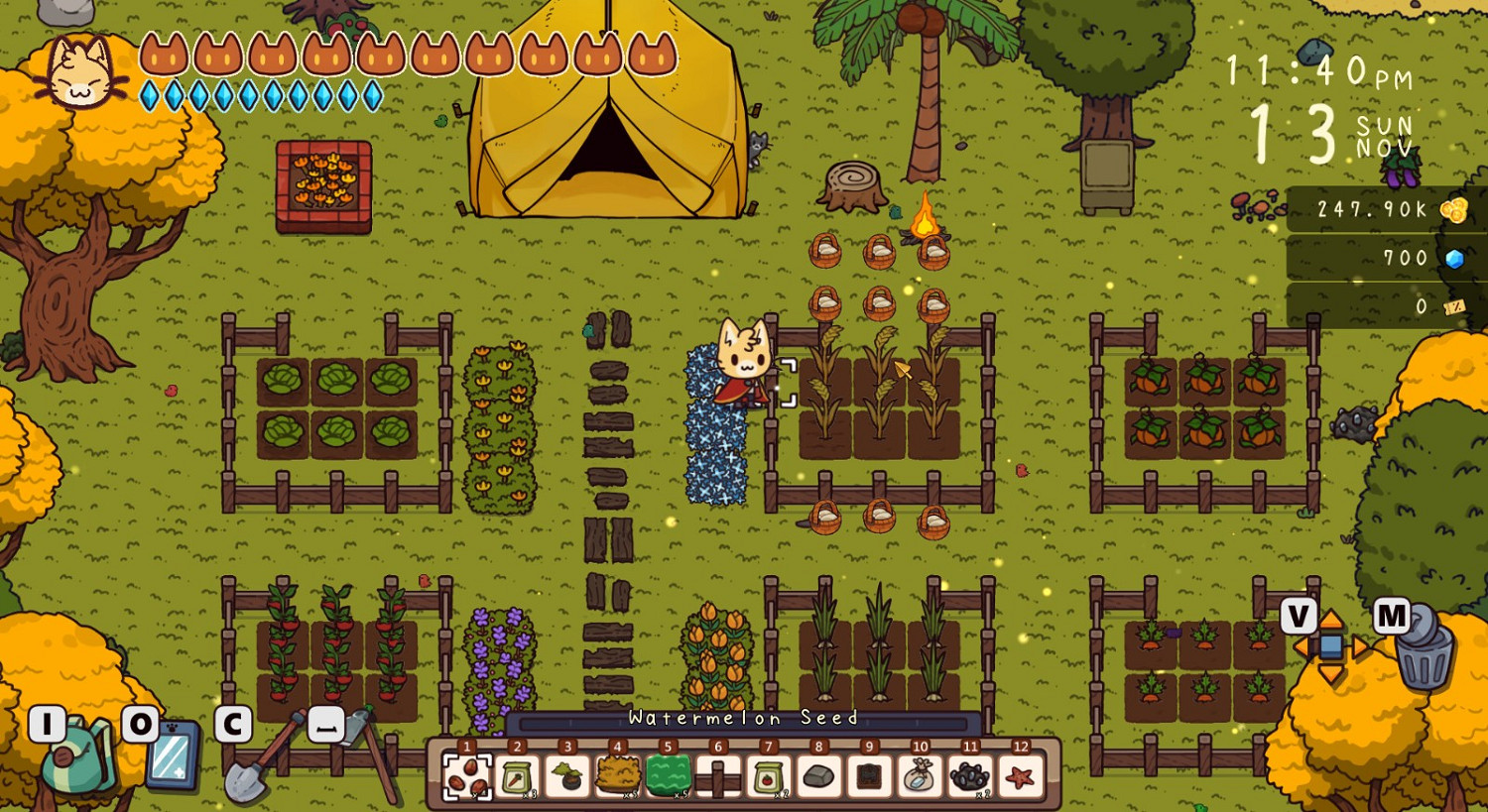Select the tomato seed packet in slot 7
Screen dimensions: 1488x812
(767, 778)
